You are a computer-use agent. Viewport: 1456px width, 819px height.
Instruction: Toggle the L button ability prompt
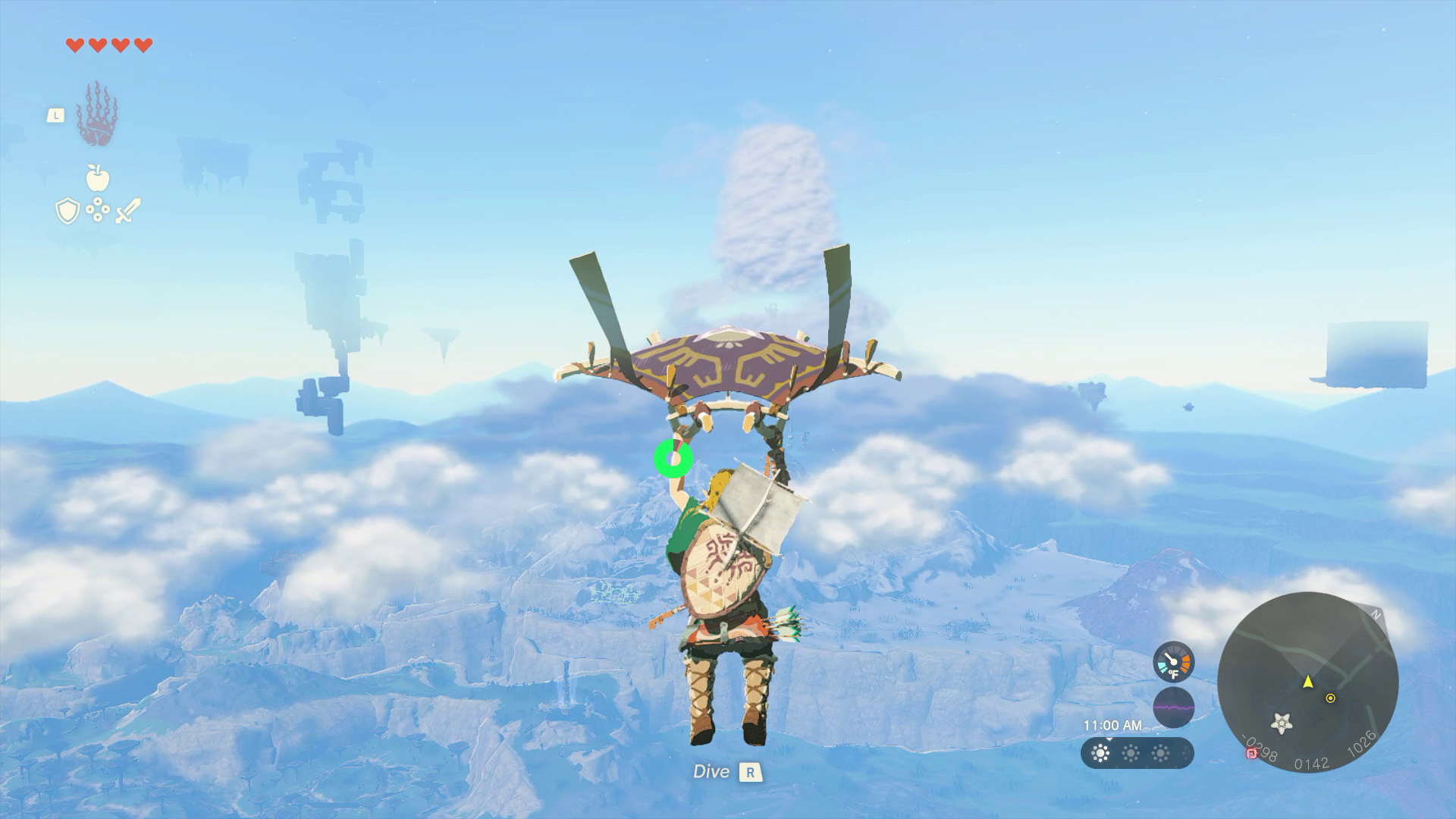pyautogui.click(x=55, y=115)
